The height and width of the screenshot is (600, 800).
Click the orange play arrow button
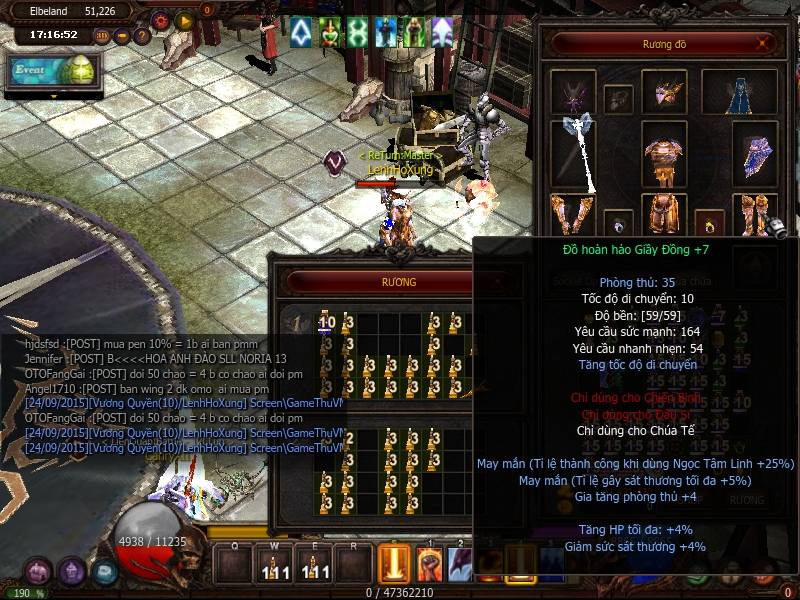(184, 19)
